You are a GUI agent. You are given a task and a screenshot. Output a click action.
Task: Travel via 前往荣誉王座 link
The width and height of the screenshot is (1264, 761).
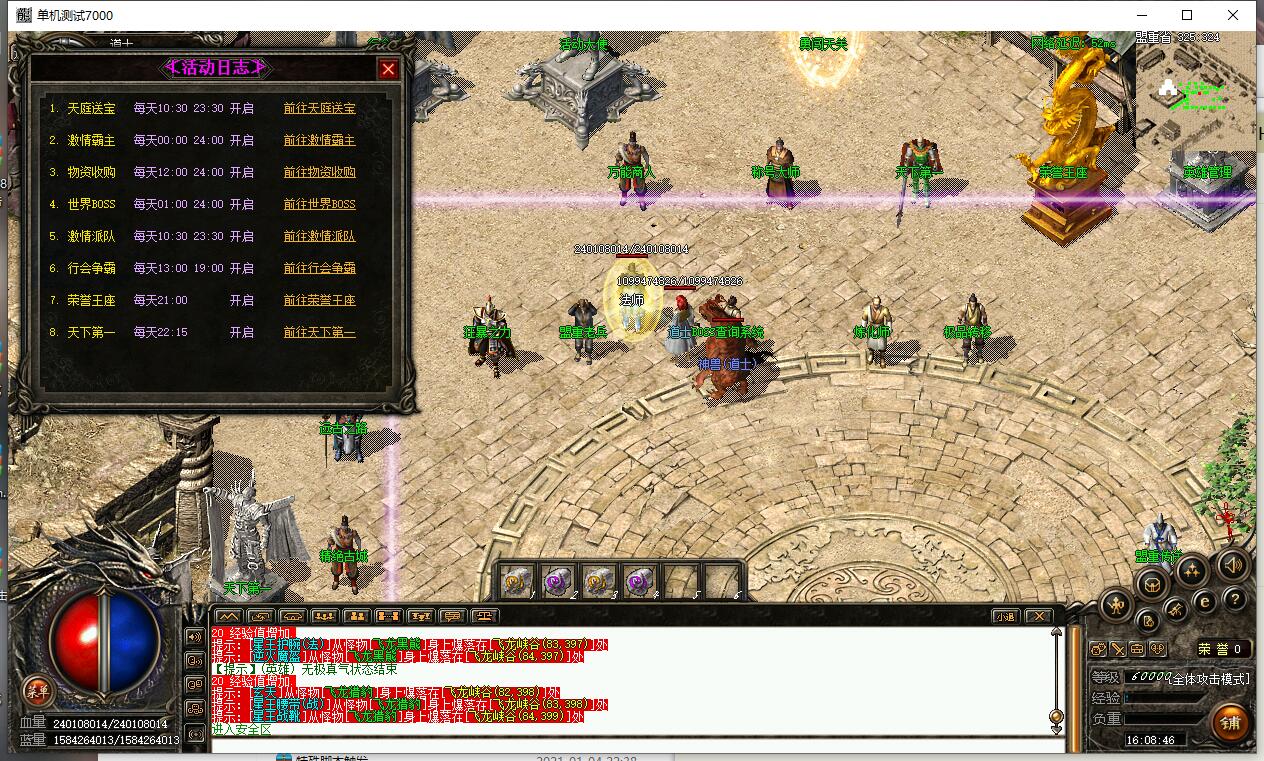pos(319,300)
